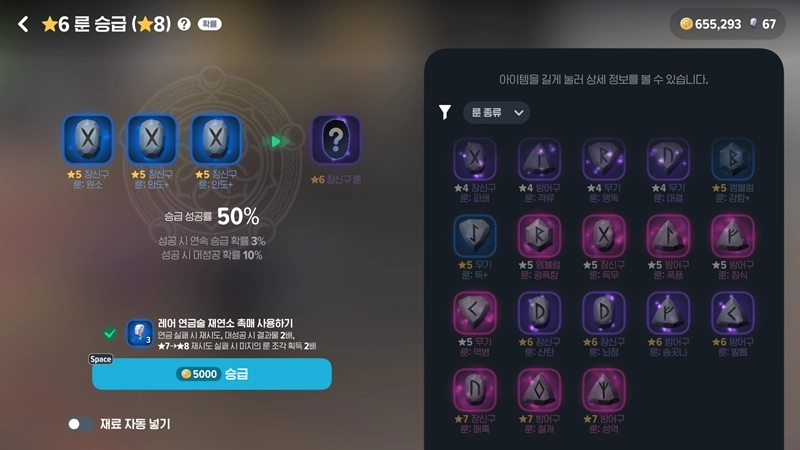
Task: Select the ★5 독+ weapon rune
Action: point(475,237)
